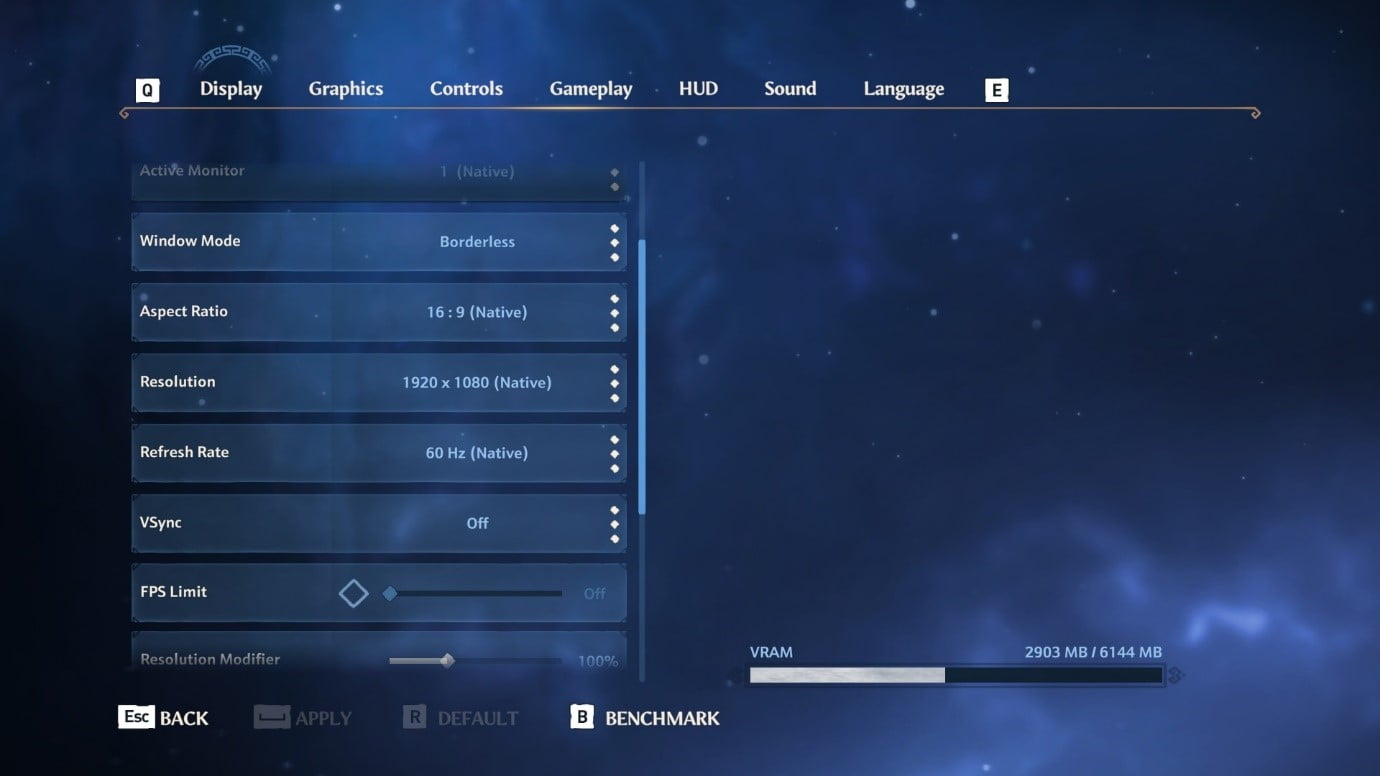Click the R key icon for DEFAULT
Screen dimensions: 1380x776
point(414,716)
